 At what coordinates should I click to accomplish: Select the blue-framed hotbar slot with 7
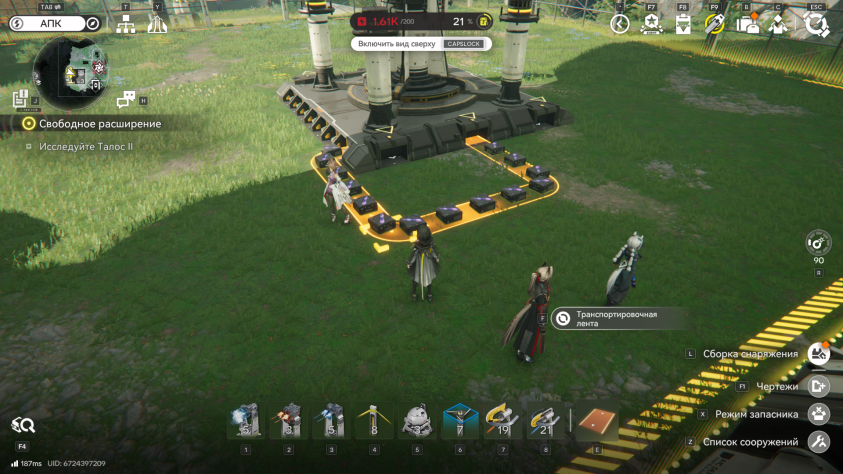[460, 423]
